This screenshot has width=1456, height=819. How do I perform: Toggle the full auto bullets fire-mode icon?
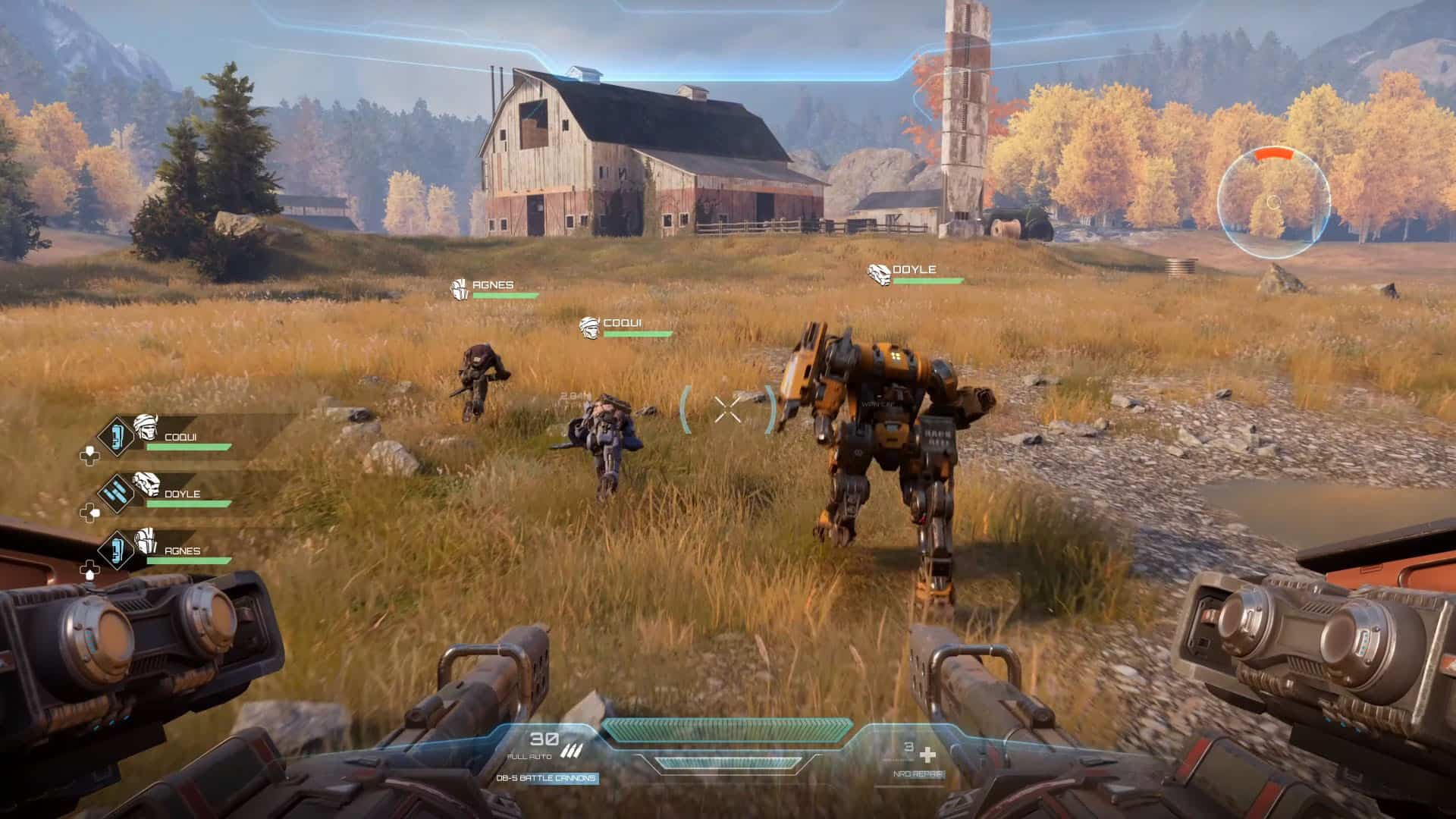[570, 752]
